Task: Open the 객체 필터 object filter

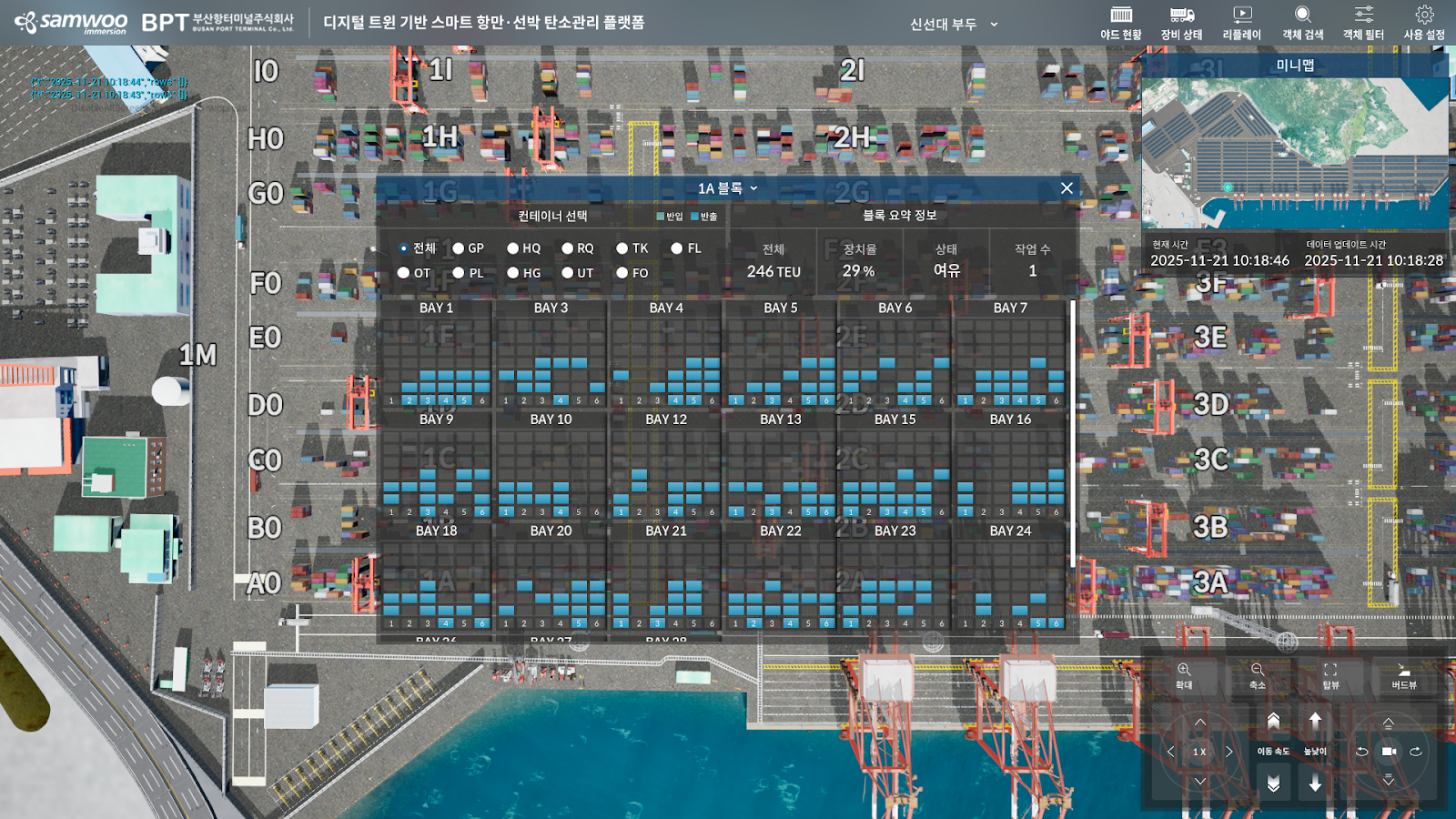Action: coord(1363,23)
